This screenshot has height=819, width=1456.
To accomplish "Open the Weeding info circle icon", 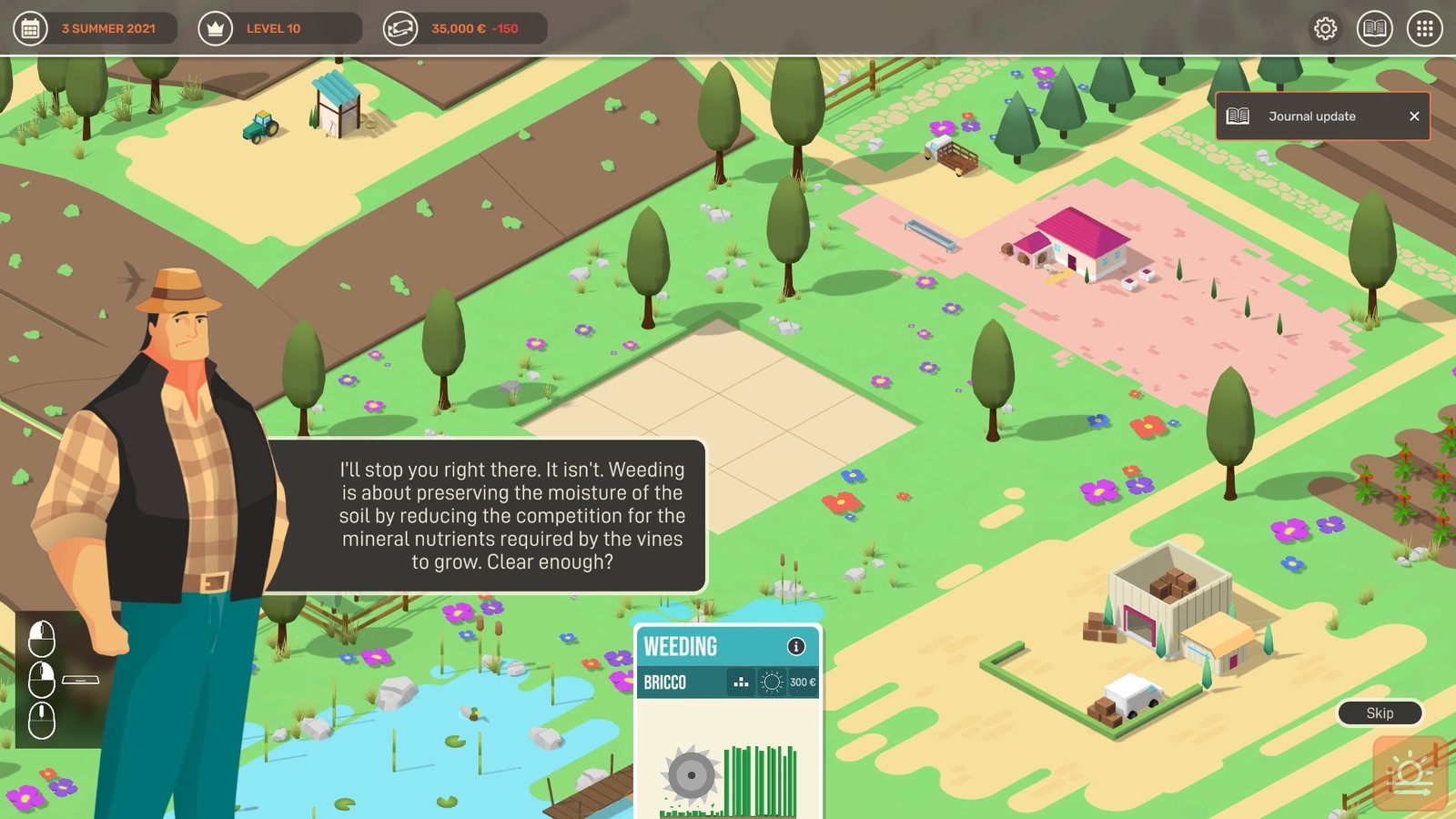I will click(798, 646).
